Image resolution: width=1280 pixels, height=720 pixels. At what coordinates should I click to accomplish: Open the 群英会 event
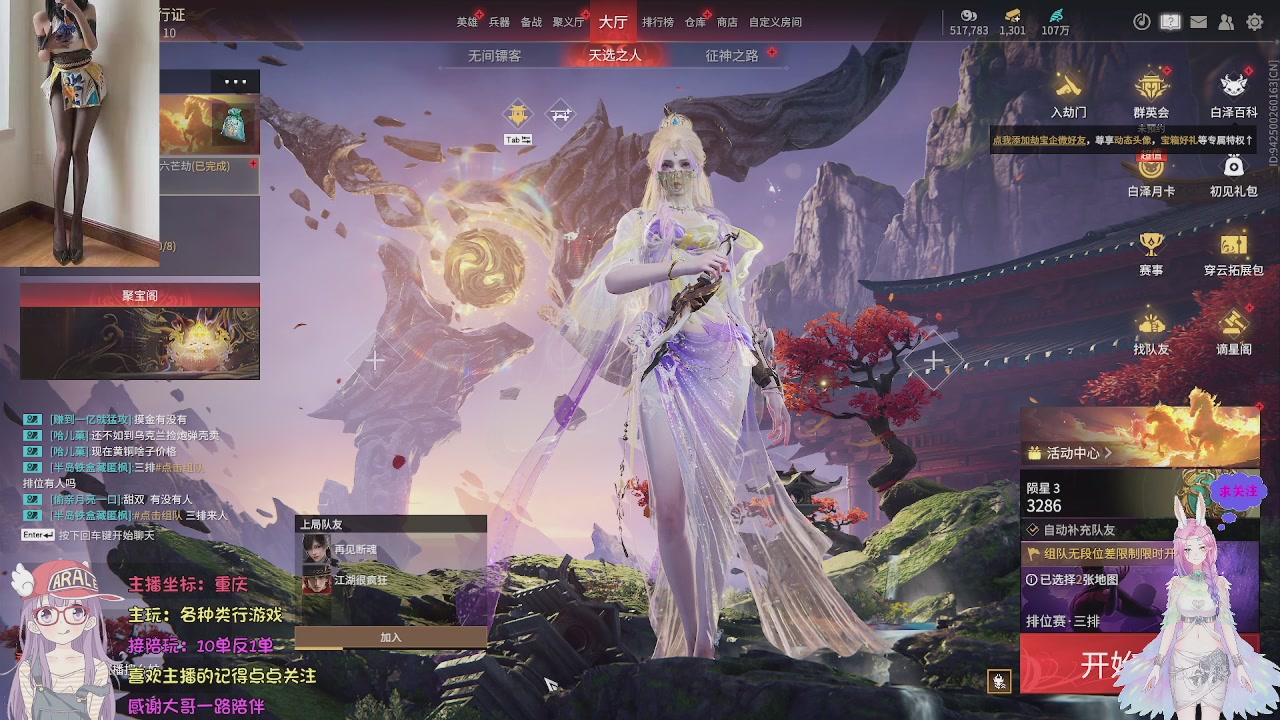point(1151,94)
